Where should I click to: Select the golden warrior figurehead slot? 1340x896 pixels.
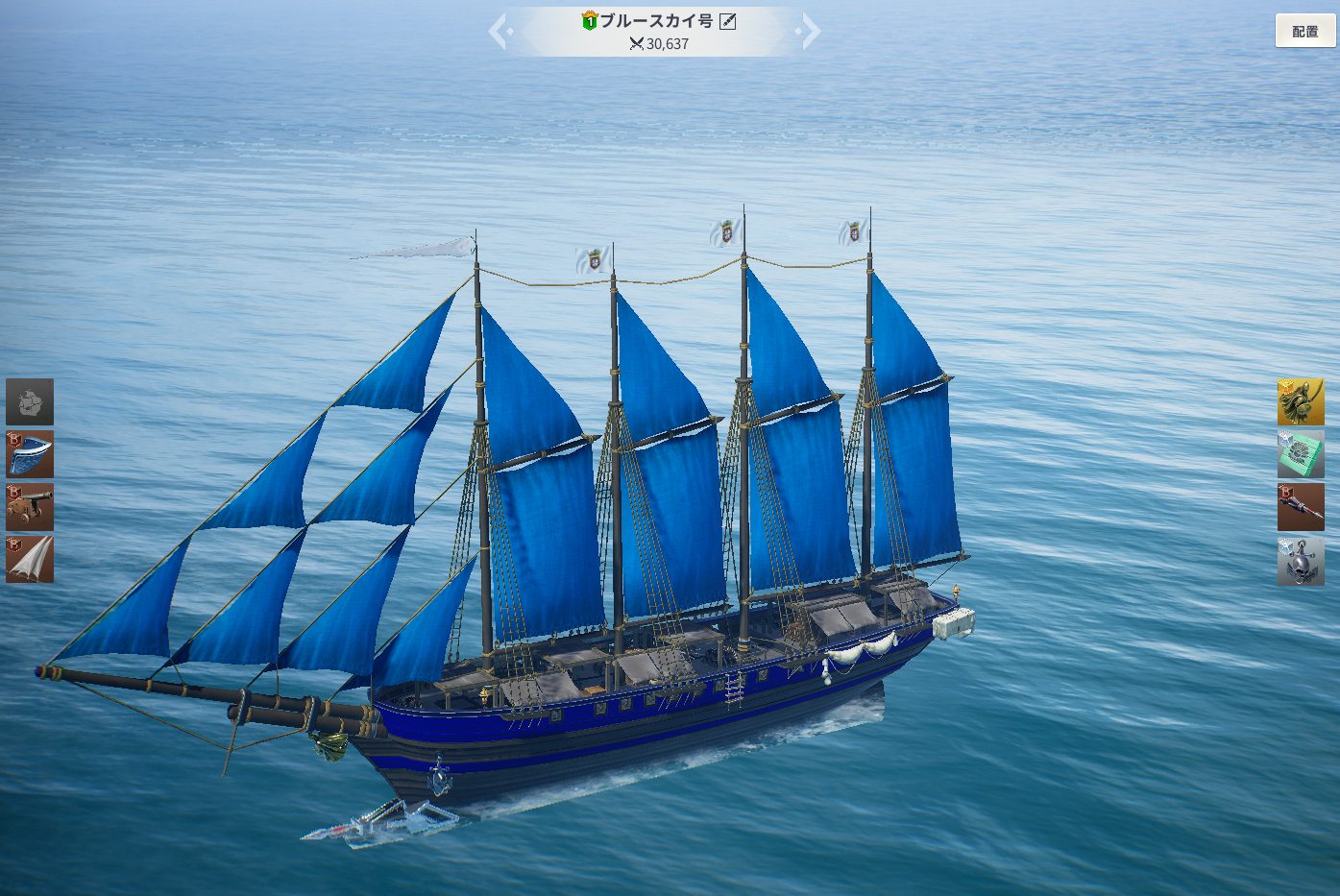[1301, 401]
